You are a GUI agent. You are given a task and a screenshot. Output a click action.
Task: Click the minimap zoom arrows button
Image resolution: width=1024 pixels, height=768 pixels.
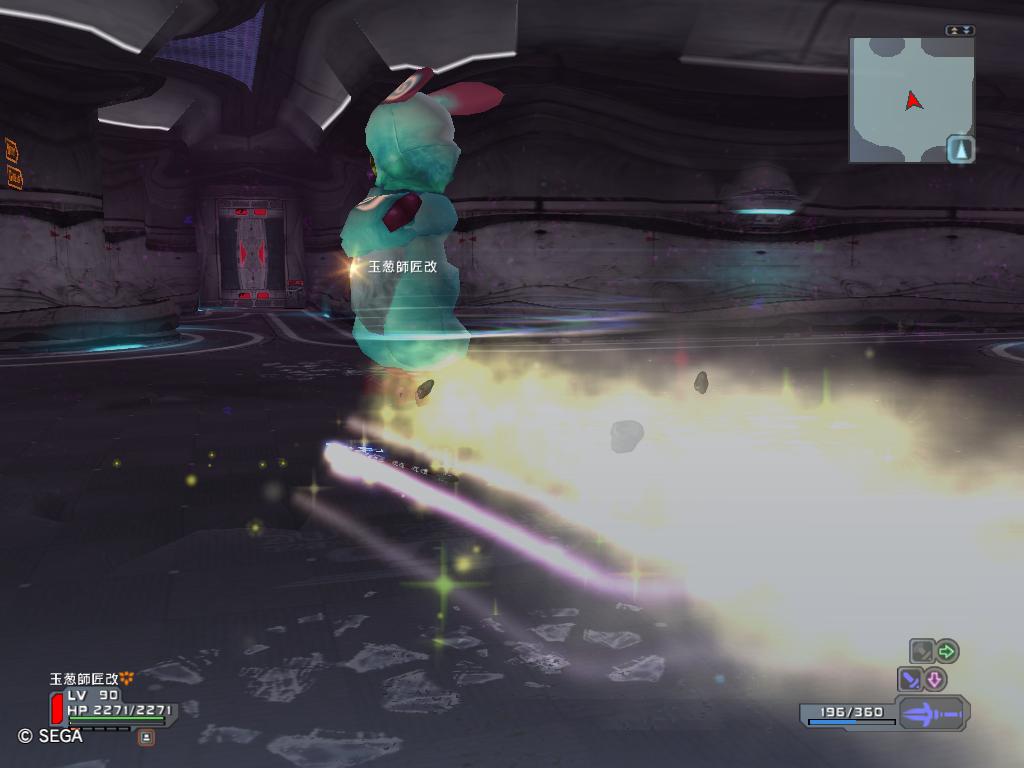959,31
